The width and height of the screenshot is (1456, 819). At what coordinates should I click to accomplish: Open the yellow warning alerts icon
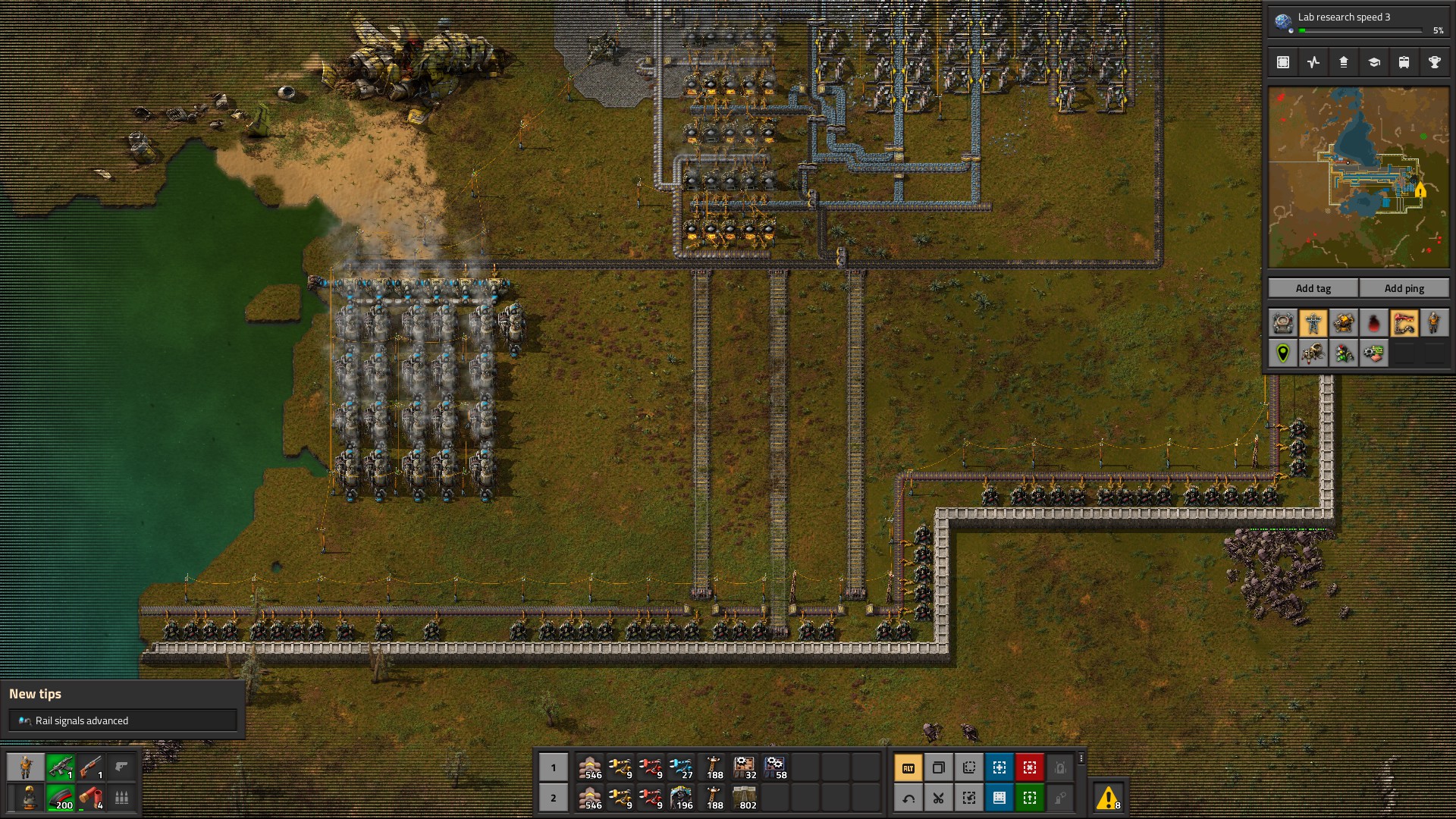(1108, 798)
